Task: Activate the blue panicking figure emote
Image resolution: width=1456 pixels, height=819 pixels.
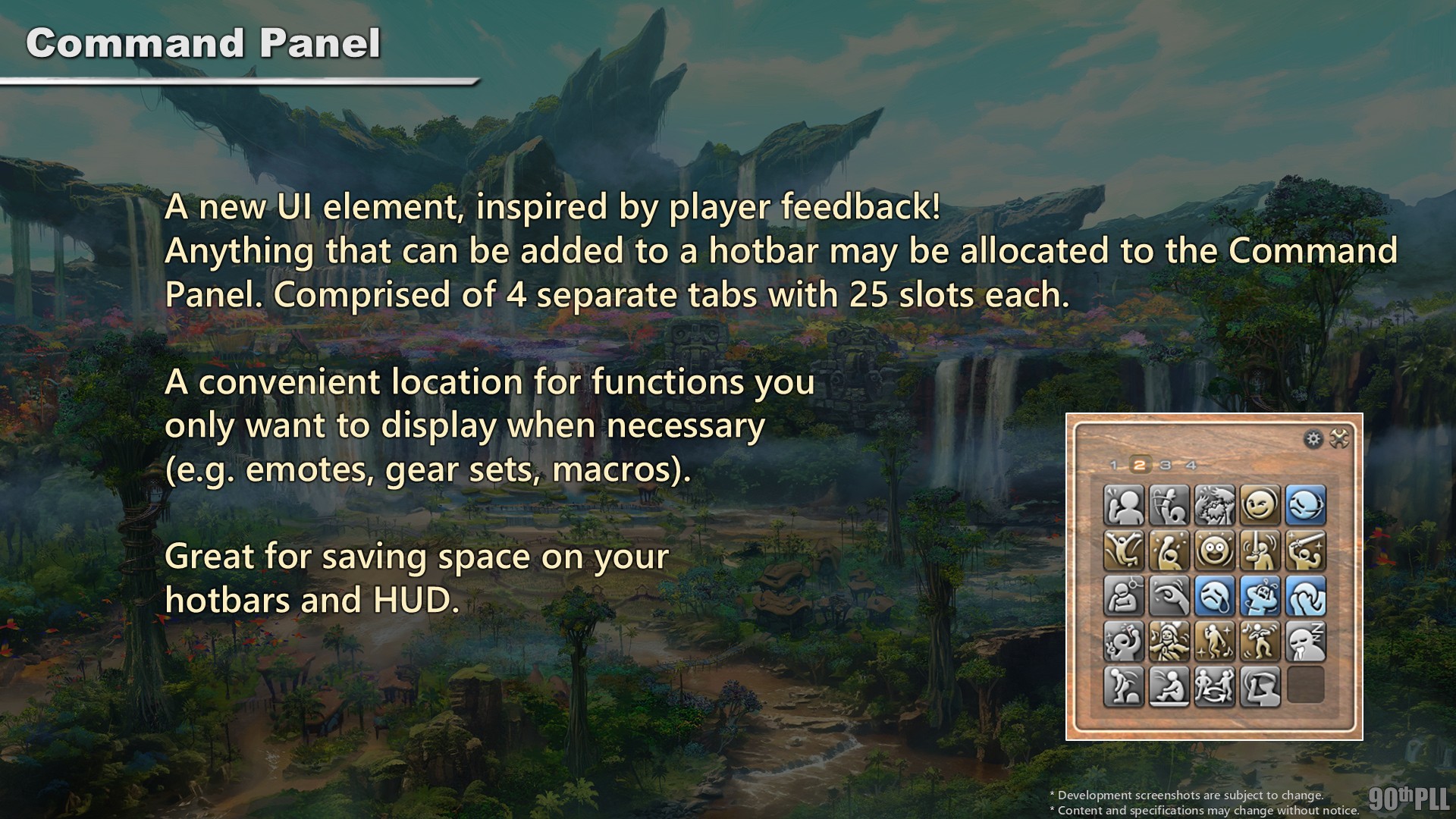Action: point(1260,596)
